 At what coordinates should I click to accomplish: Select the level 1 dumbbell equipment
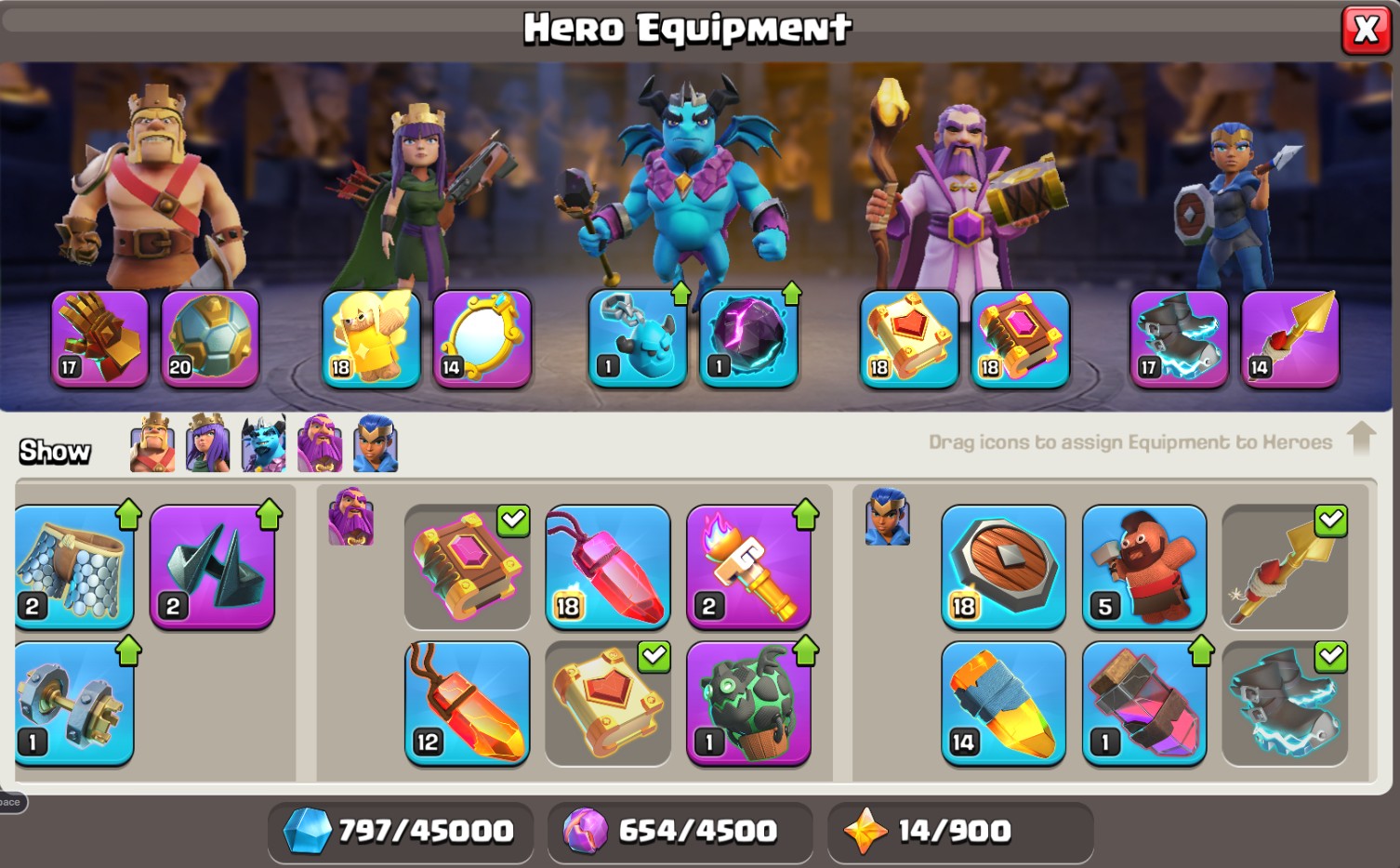[x=74, y=704]
